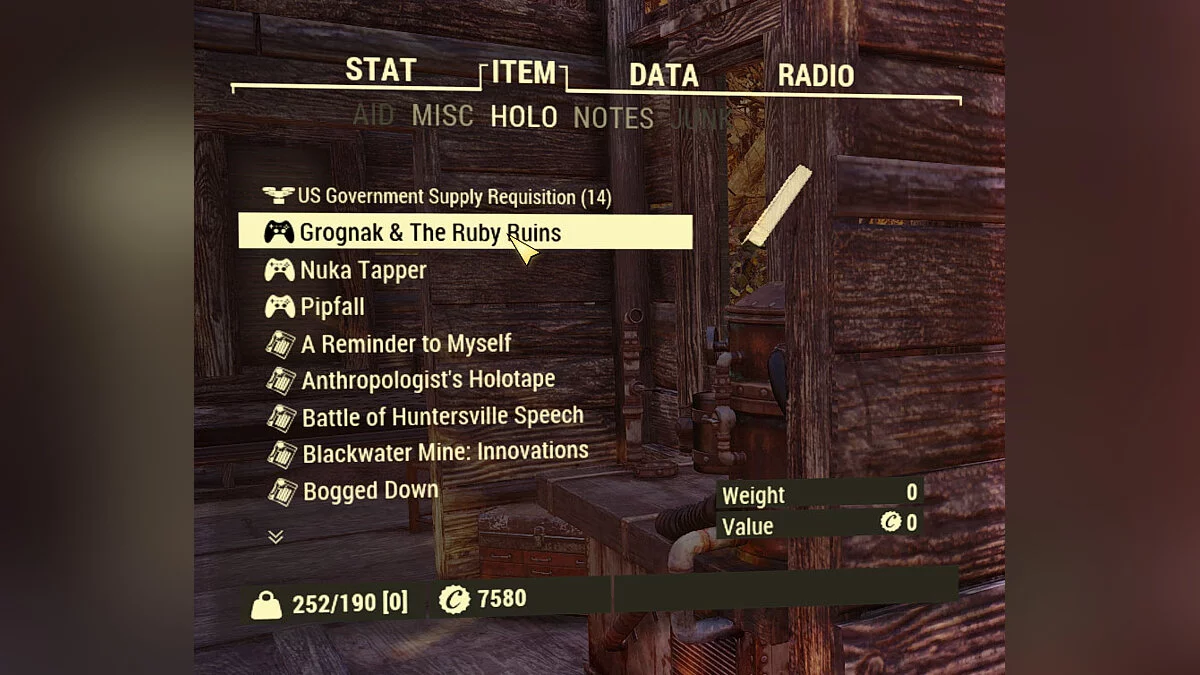Open the JUNK sub-category
The image size is (1200, 675).
pos(702,120)
